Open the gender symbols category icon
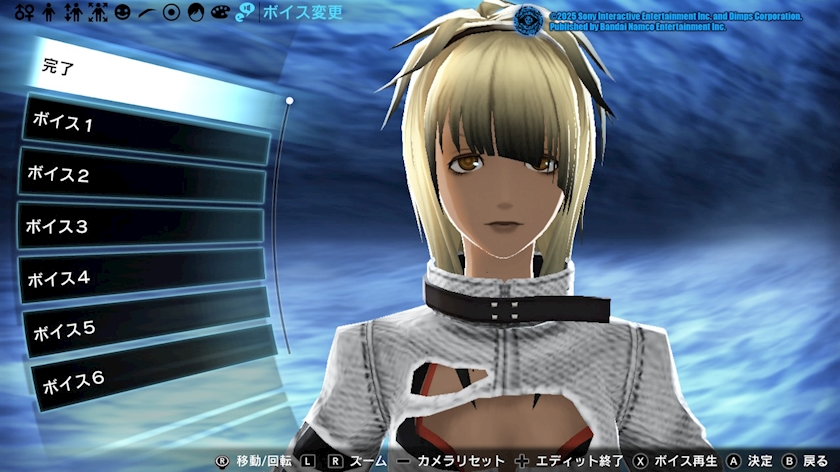The height and width of the screenshot is (472, 840). pyautogui.click(x=24, y=13)
